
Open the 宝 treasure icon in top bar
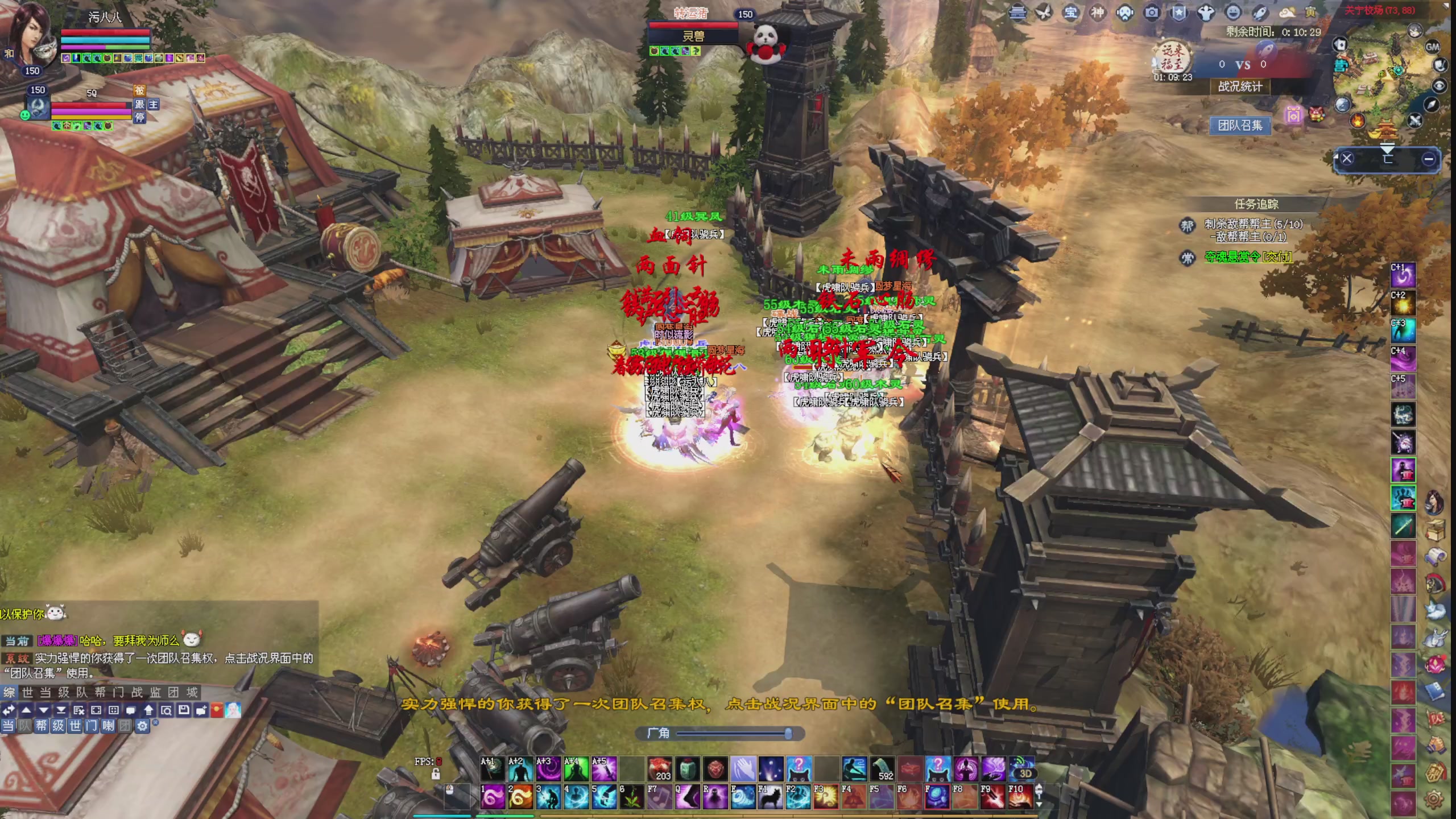1070,13
